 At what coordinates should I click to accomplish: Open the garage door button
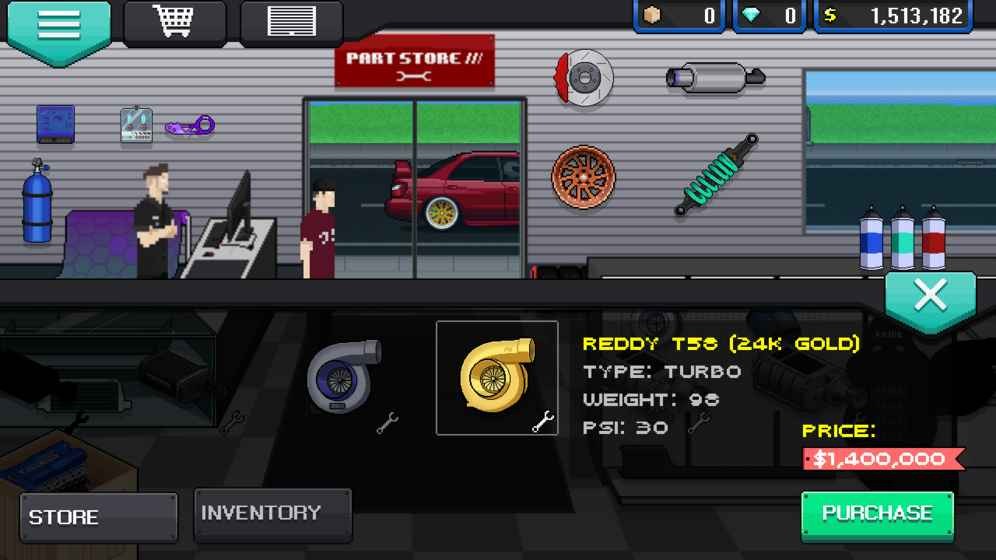[291, 21]
